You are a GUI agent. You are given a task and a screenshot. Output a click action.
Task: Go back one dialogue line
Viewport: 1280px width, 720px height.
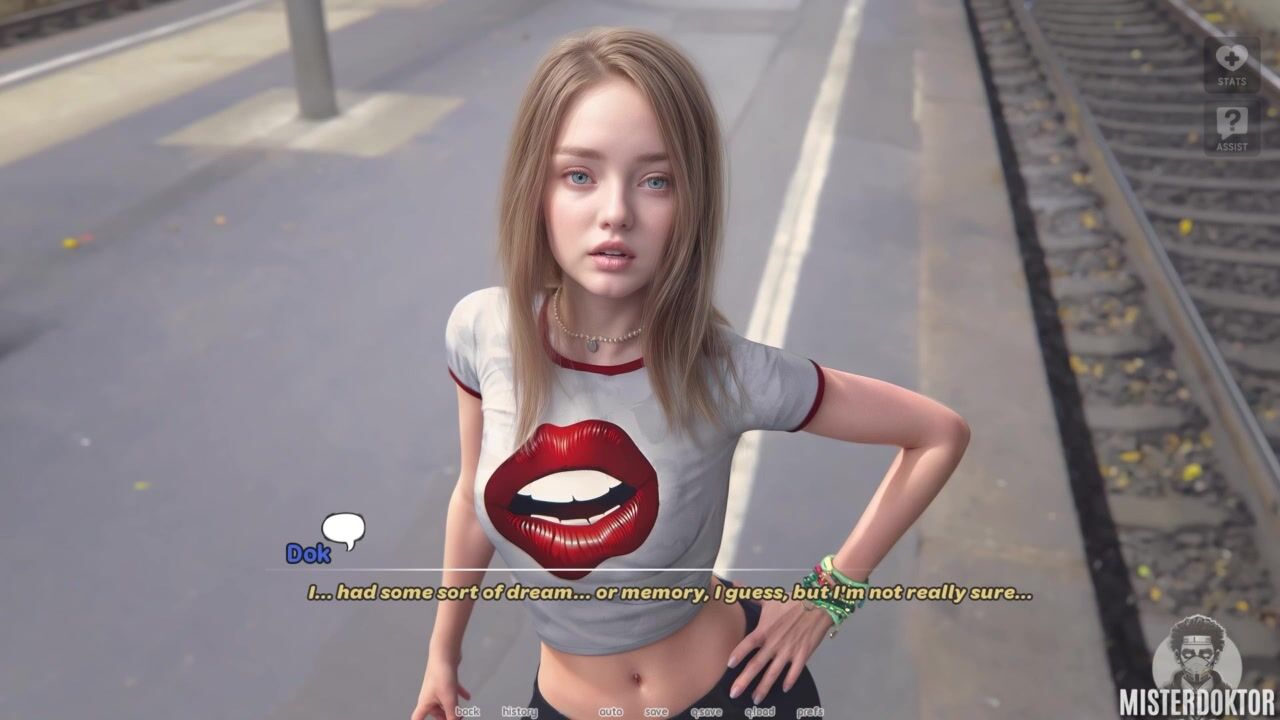tap(467, 712)
